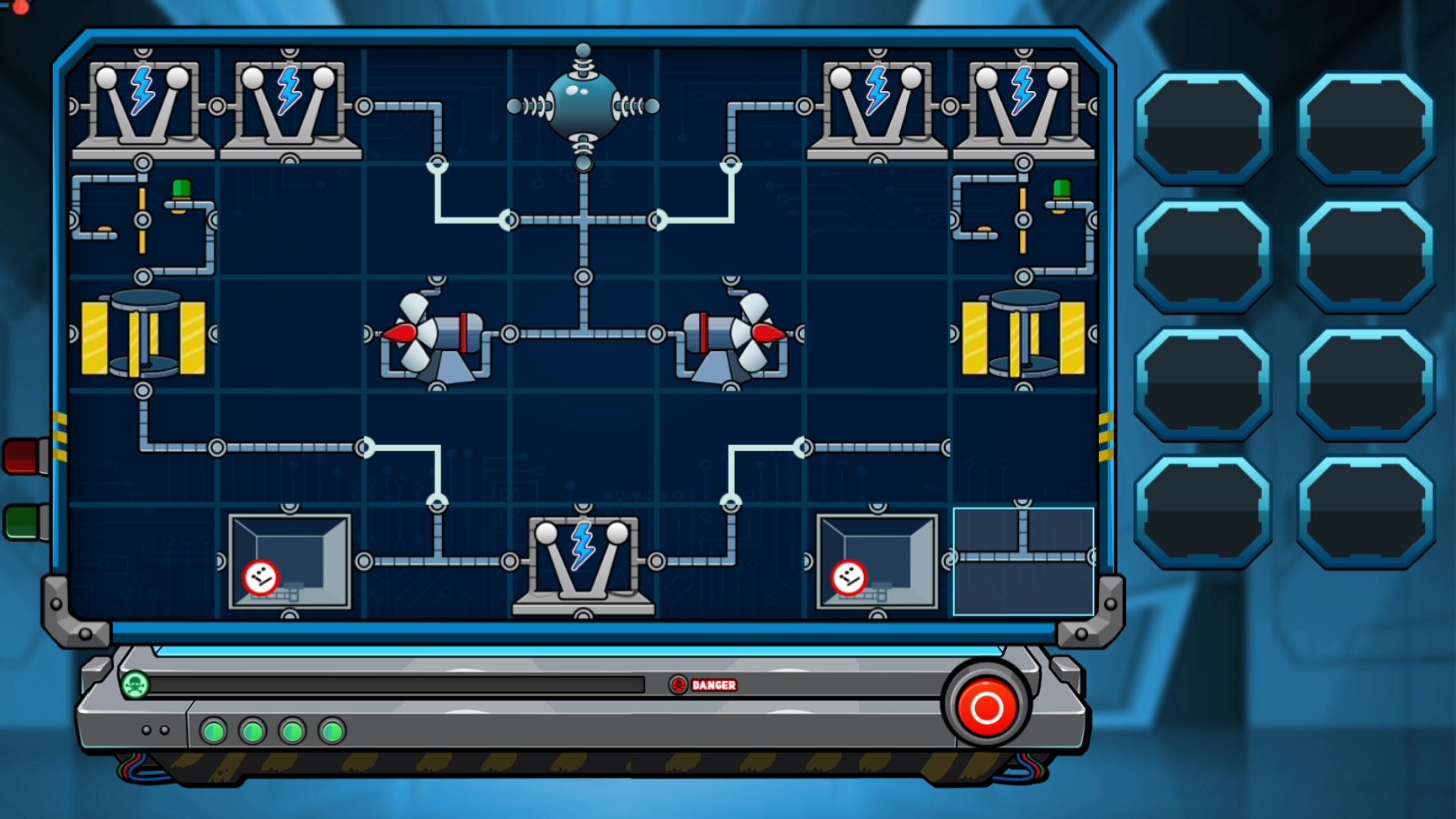Select the blue sphere emitter tile at top

coord(583,106)
